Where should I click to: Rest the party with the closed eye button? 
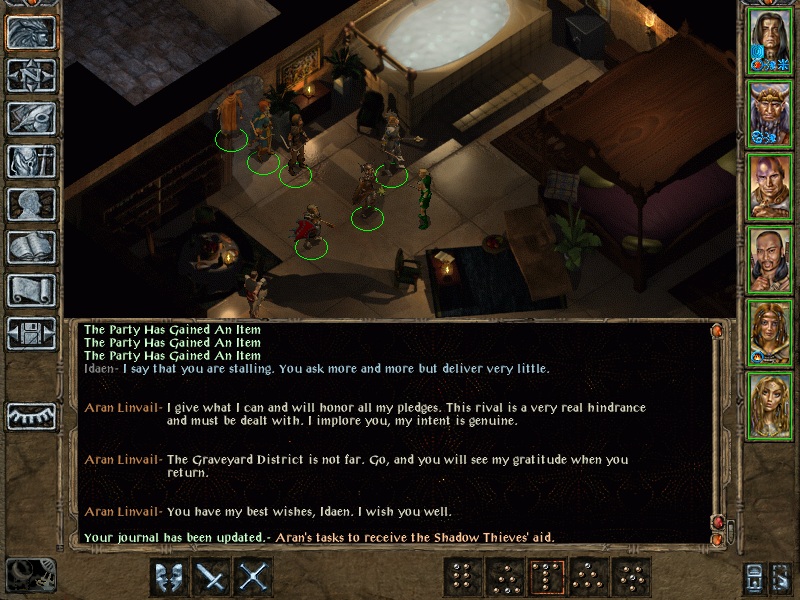pos(31,414)
